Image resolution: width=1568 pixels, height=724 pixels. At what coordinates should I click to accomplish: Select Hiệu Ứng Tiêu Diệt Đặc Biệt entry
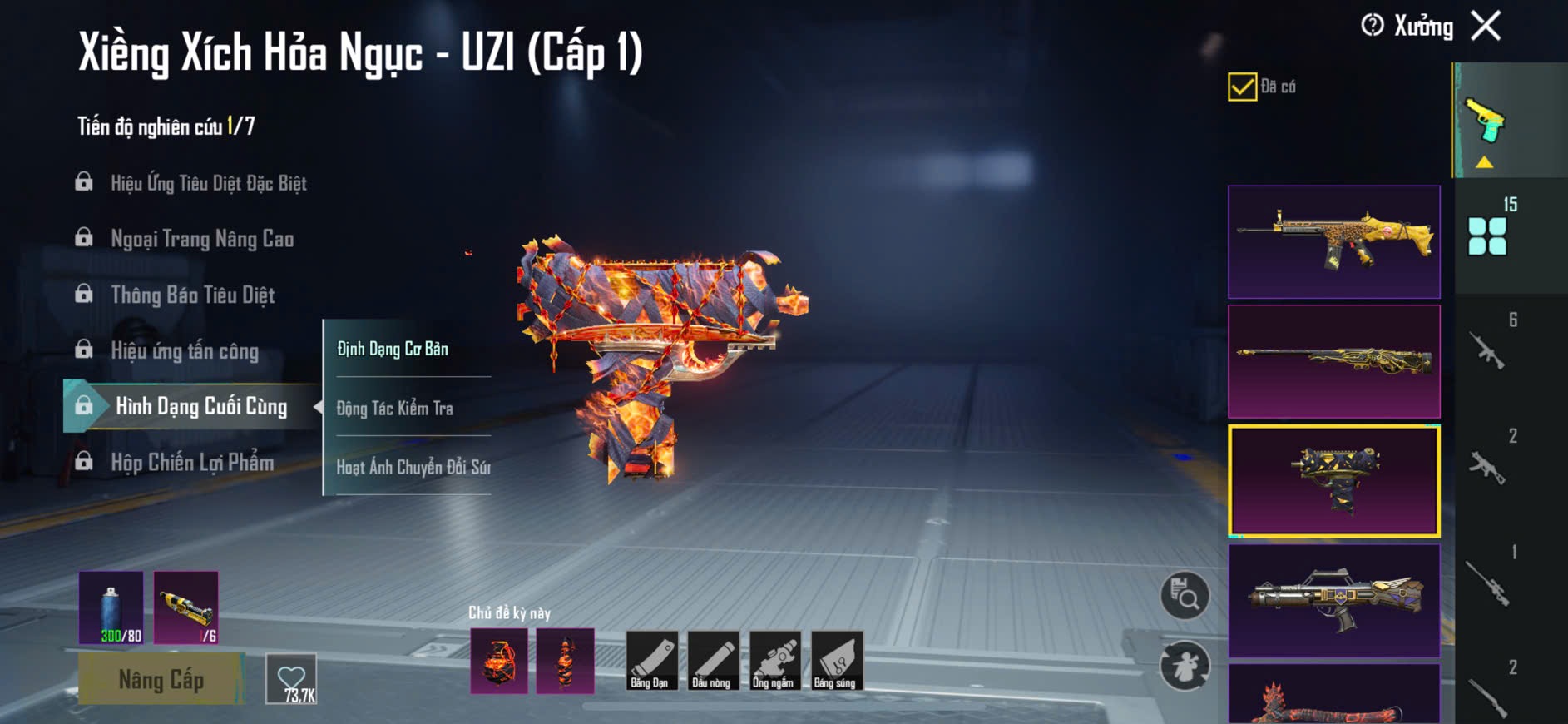click(x=208, y=183)
